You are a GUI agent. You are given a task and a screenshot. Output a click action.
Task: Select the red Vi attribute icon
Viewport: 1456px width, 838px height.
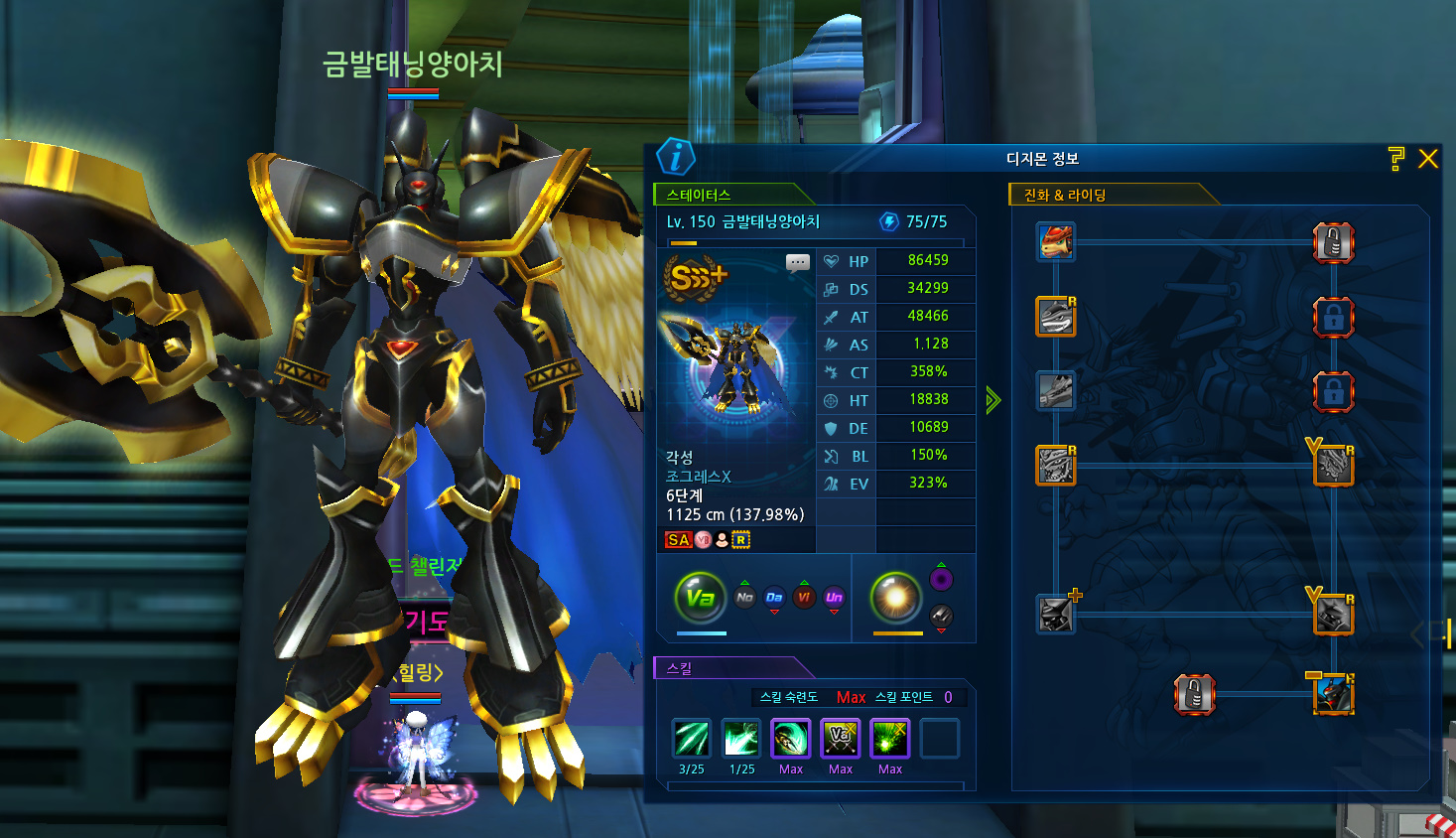(804, 597)
